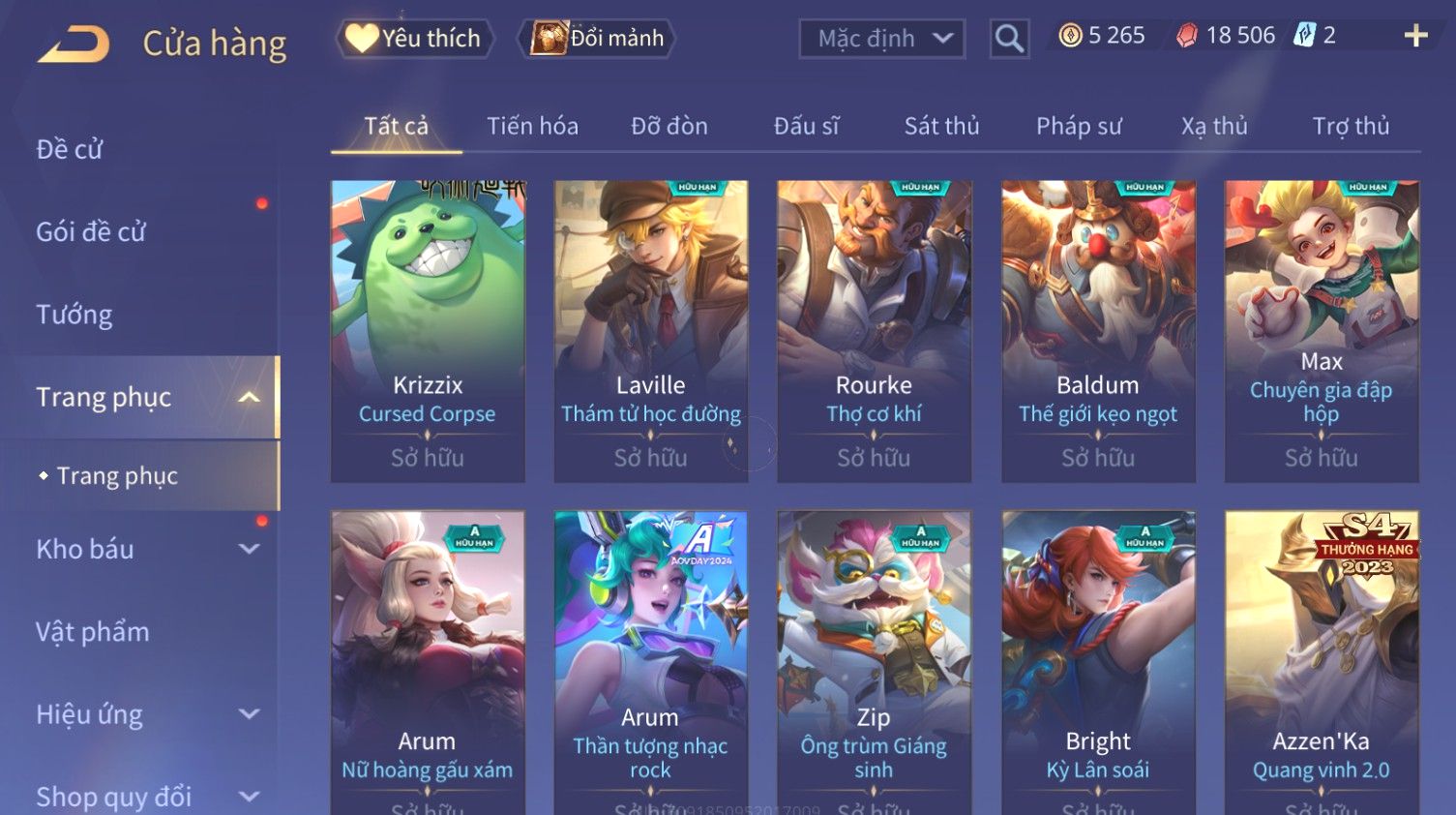Select the Sát thủ category tab

tap(941, 126)
